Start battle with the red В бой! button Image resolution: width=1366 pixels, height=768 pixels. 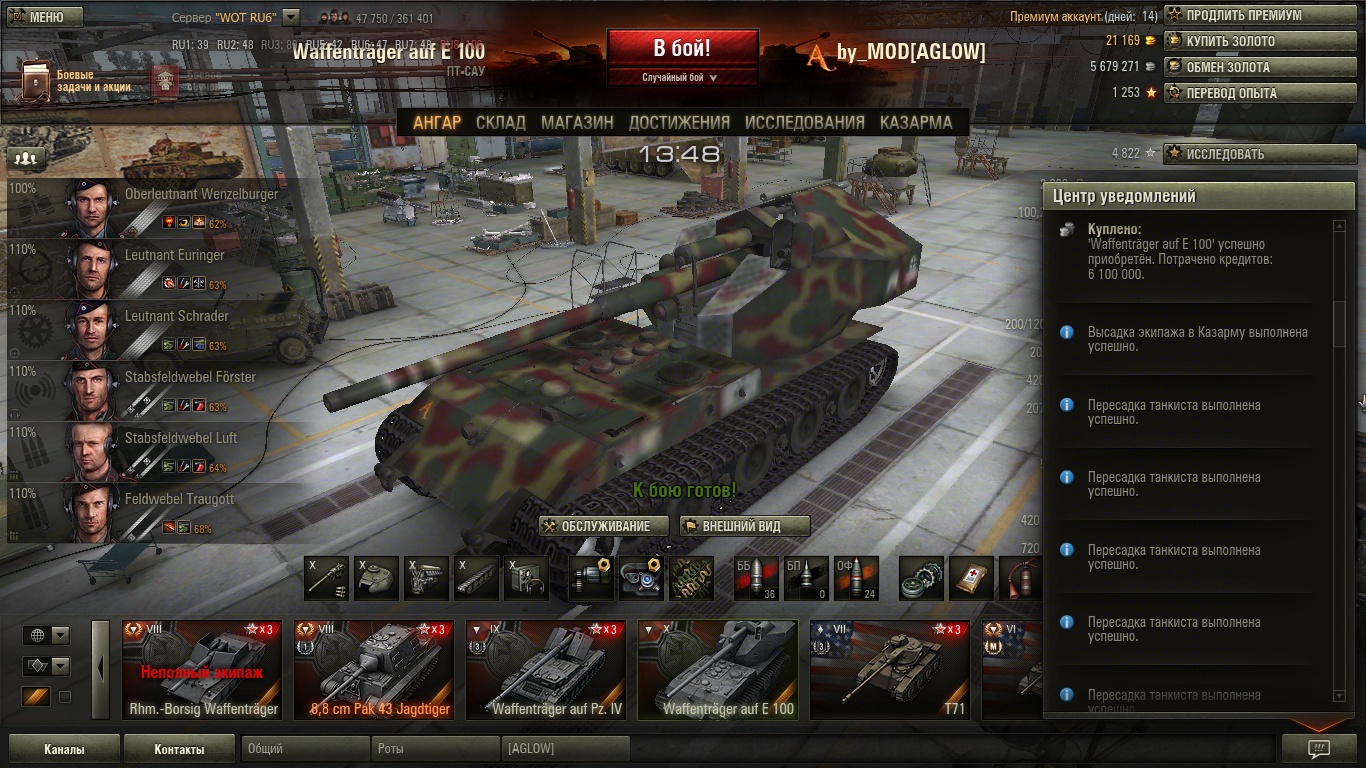[x=682, y=48]
